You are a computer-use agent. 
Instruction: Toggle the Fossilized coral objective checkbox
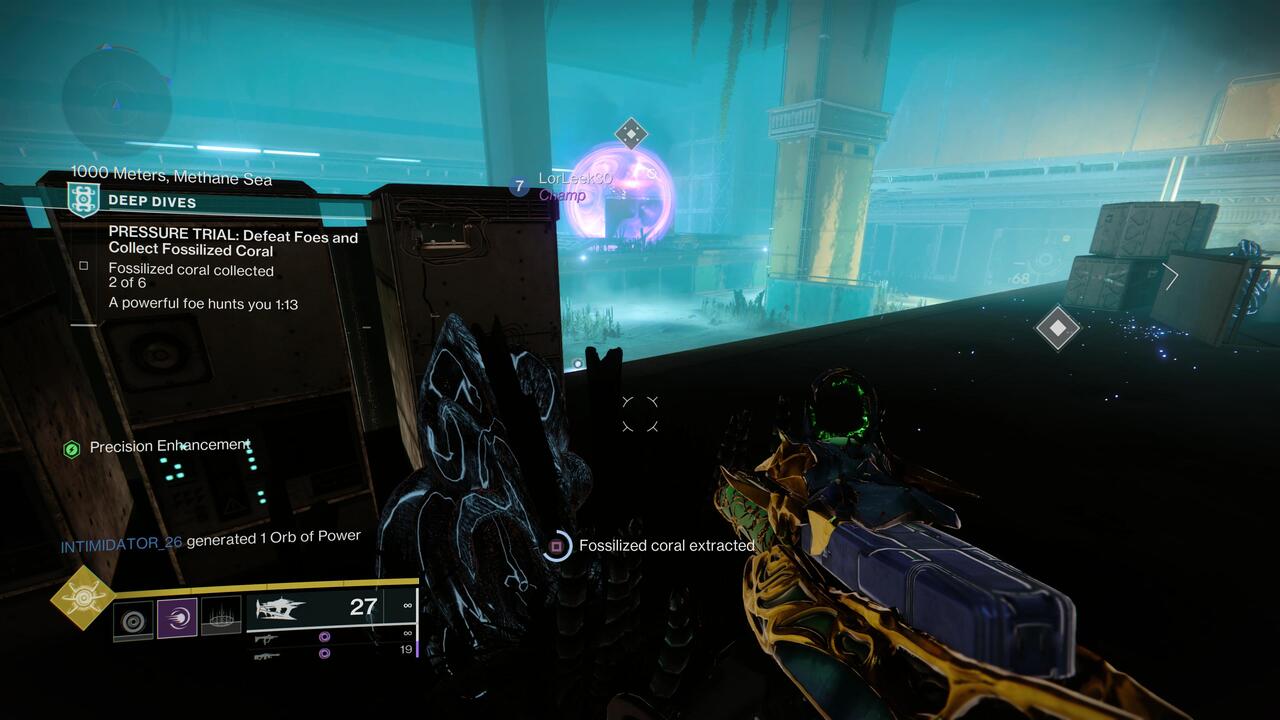84,264
